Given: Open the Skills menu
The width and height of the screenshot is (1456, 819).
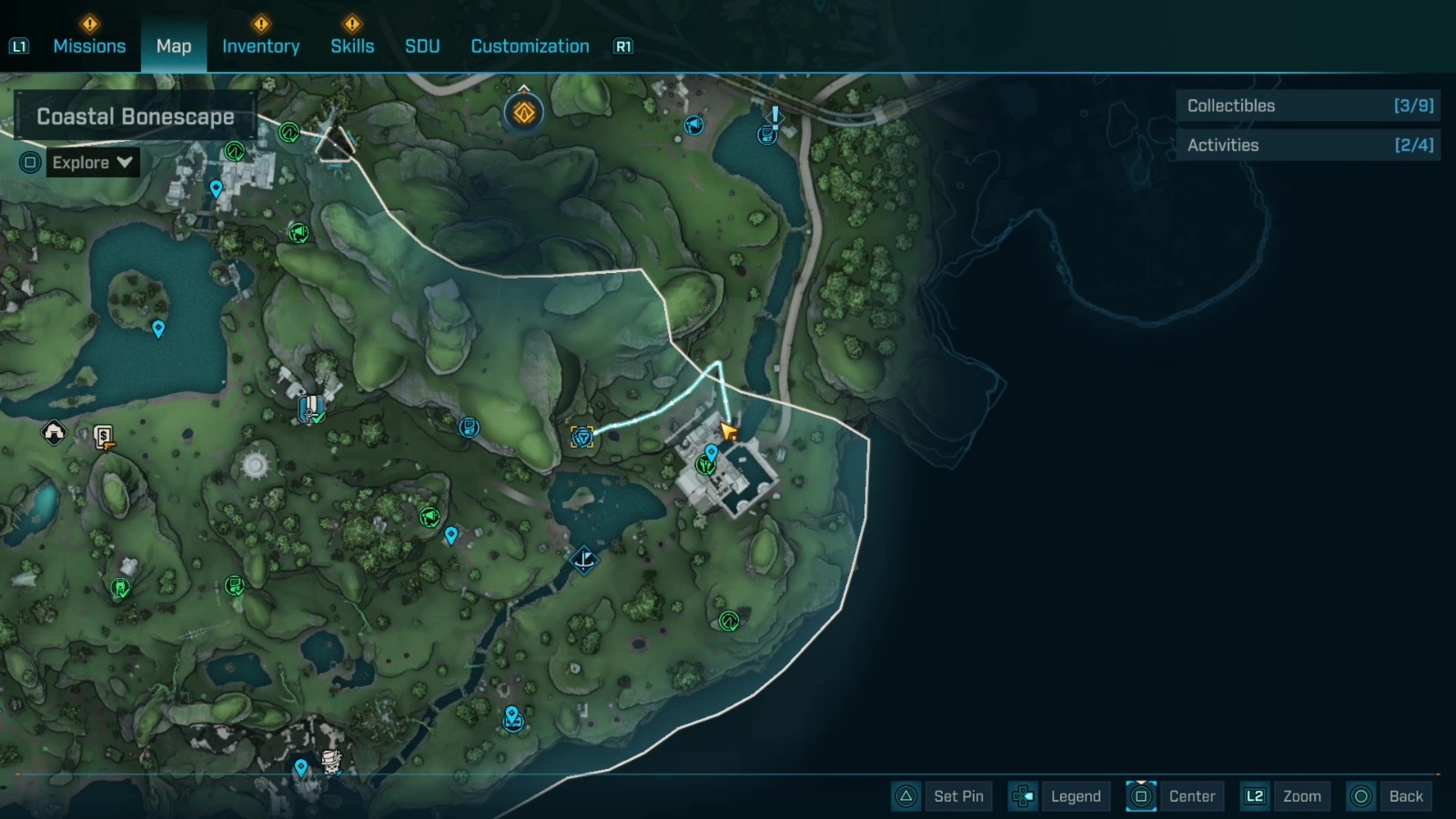Looking at the screenshot, I should click(353, 45).
